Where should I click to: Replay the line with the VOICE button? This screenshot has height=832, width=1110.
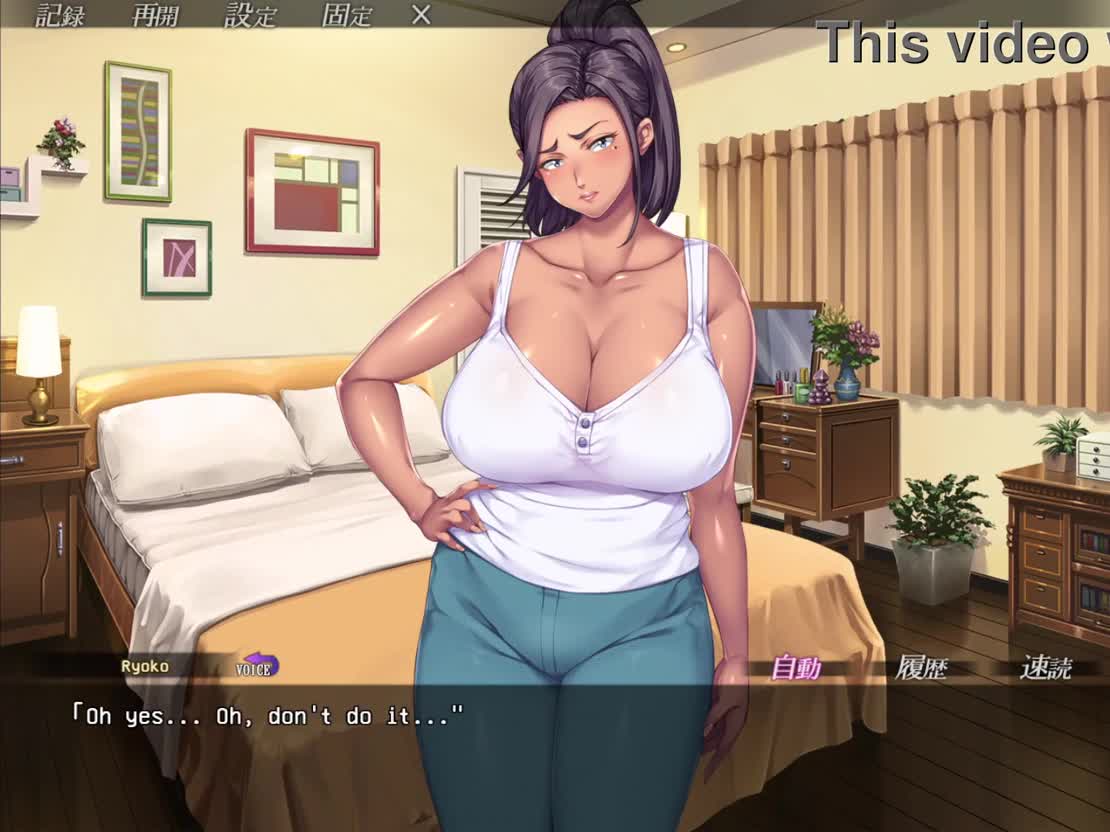point(257,667)
